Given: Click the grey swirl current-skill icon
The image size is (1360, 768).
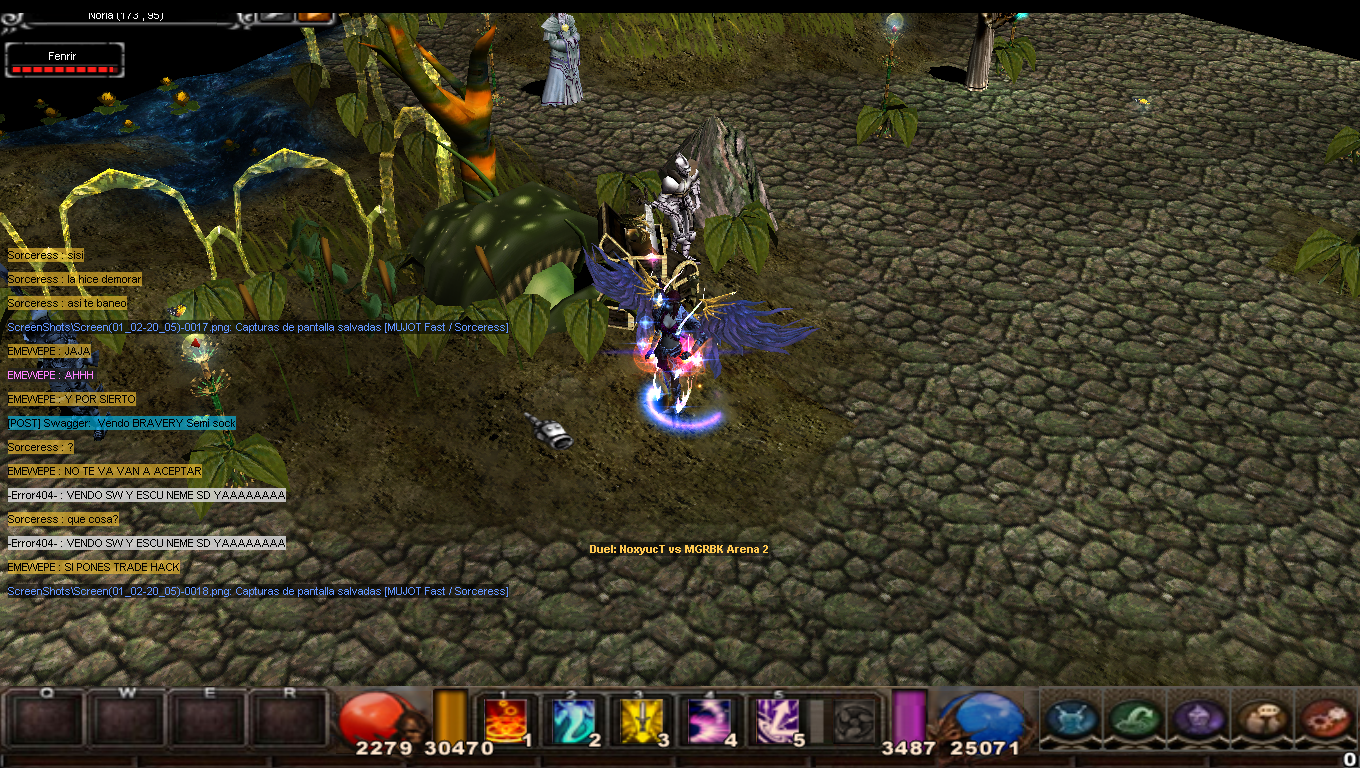Looking at the screenshot, I should point(853,720).
